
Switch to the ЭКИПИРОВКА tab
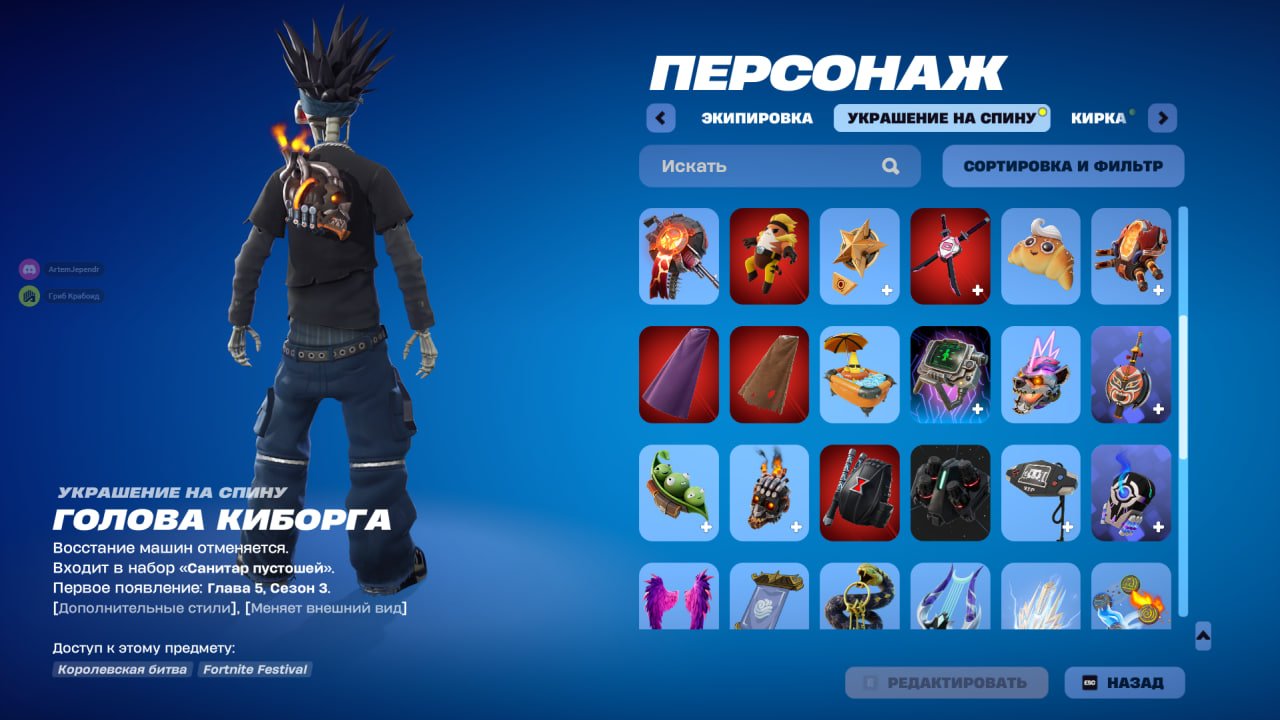point(757,118)
